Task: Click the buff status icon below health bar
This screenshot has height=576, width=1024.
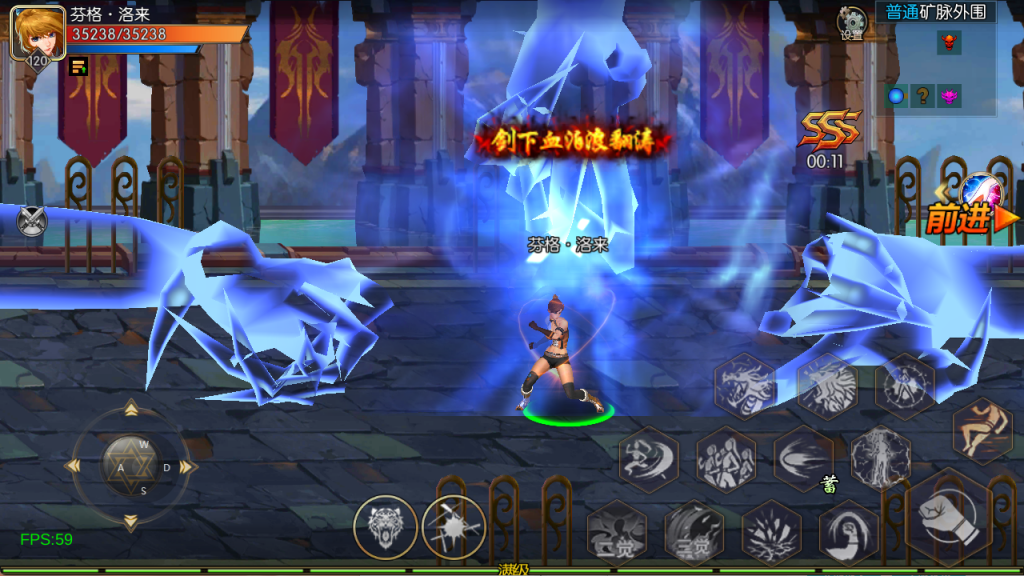Action: [x=78, y=67]
